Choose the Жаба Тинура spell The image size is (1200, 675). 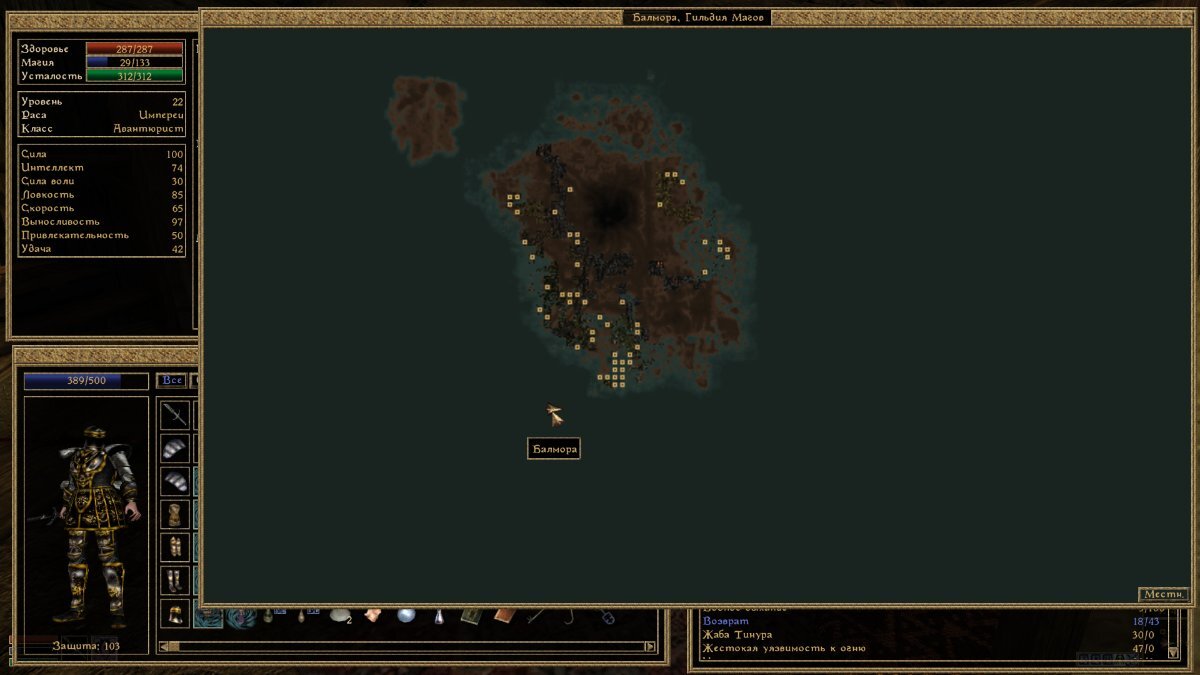pos(738,635)
